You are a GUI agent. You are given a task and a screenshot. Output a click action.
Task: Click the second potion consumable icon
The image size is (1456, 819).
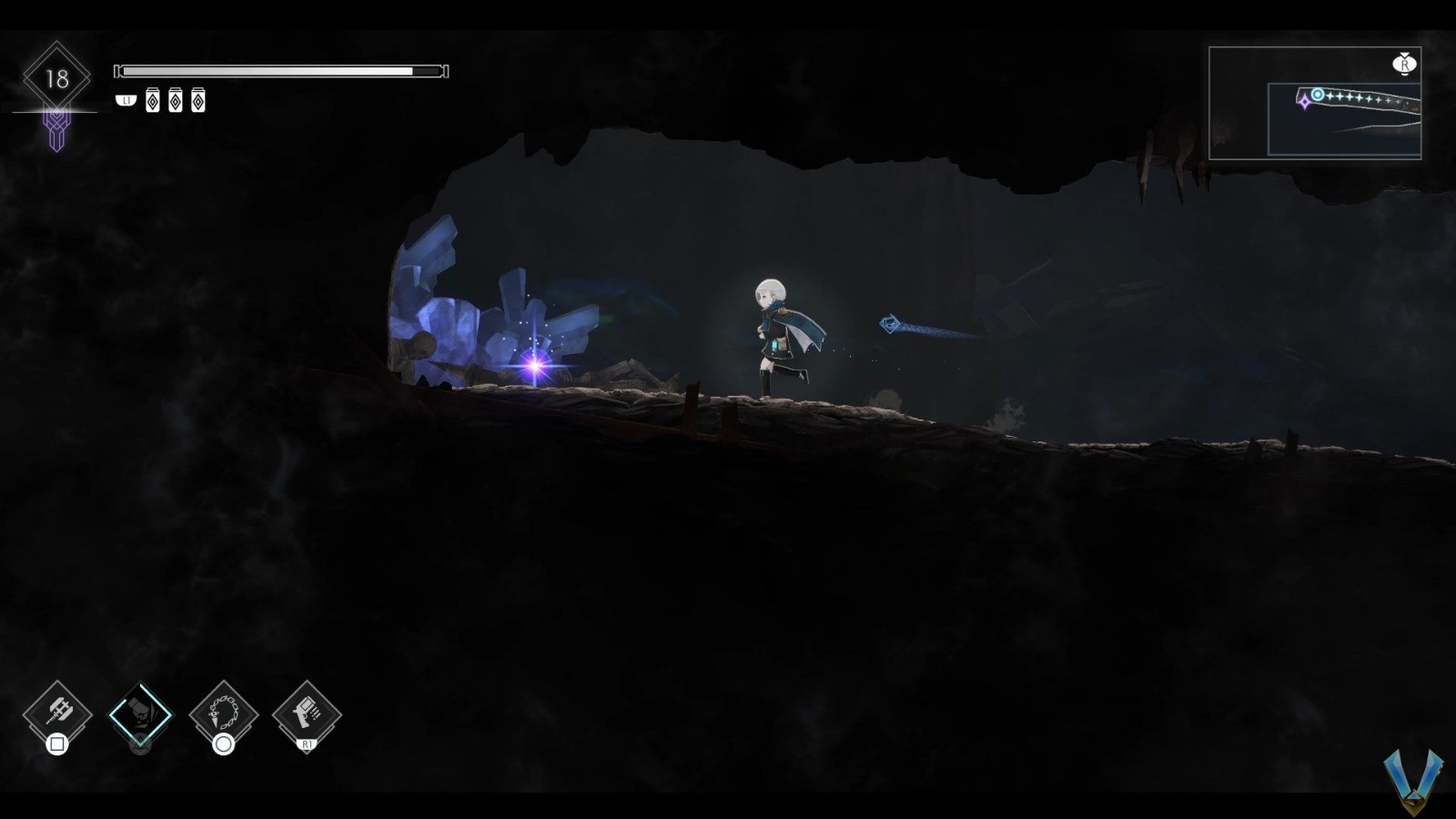tap(174, 101)
